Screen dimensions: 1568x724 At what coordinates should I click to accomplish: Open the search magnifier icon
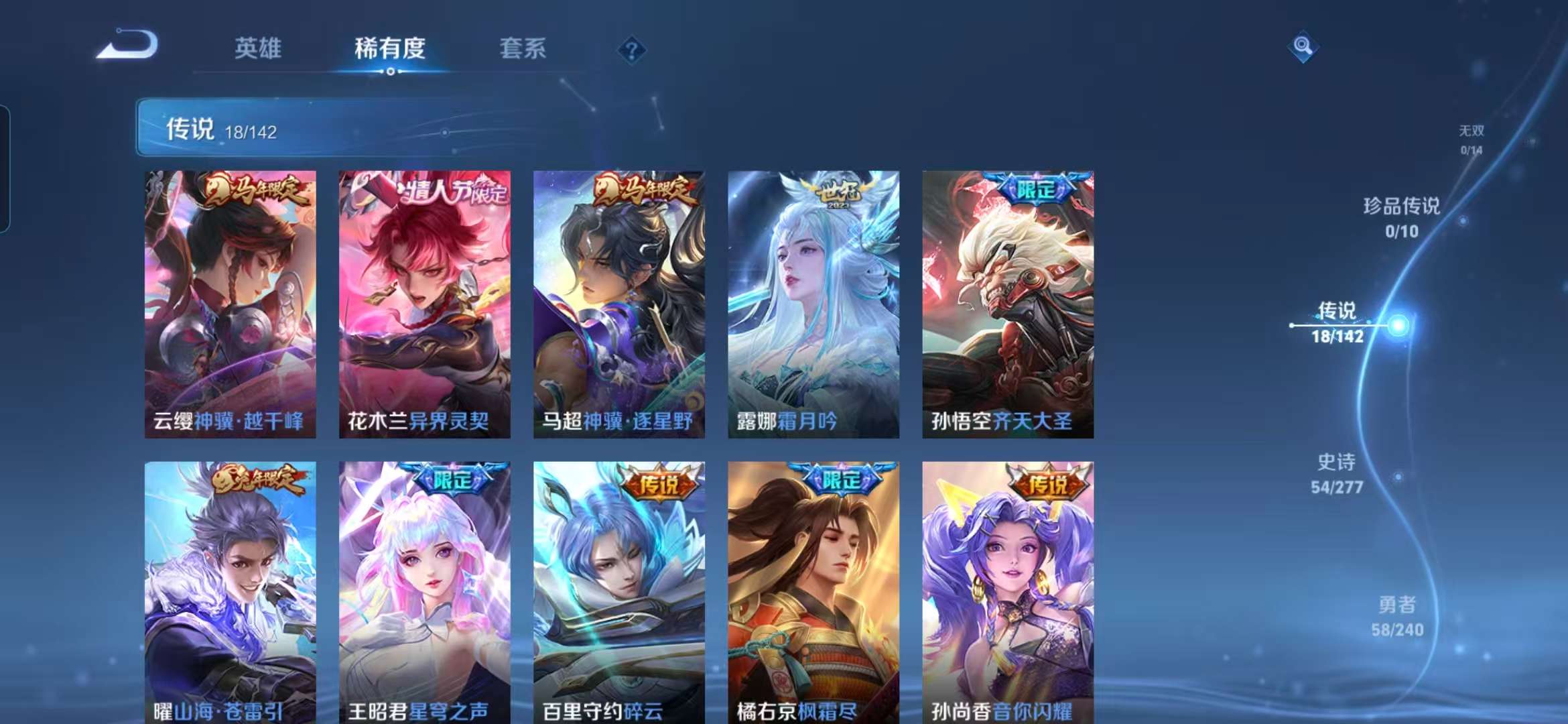pos(1303,45)
